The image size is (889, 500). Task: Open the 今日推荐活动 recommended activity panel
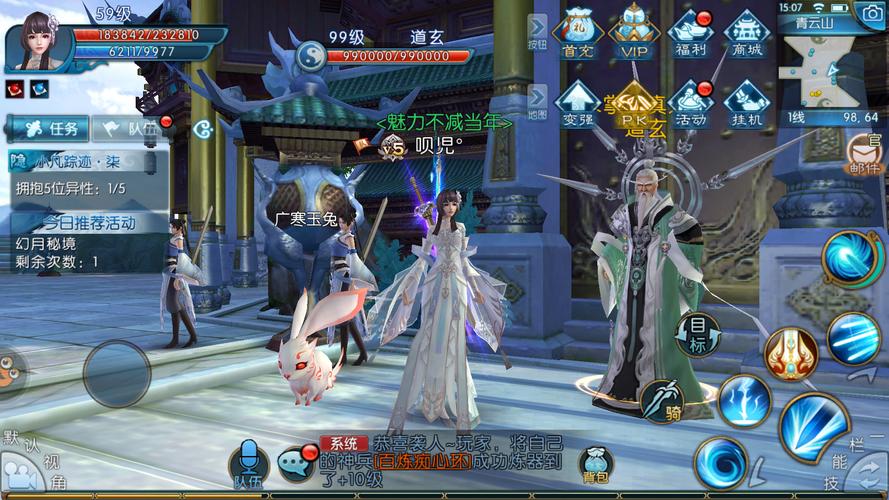88,222
